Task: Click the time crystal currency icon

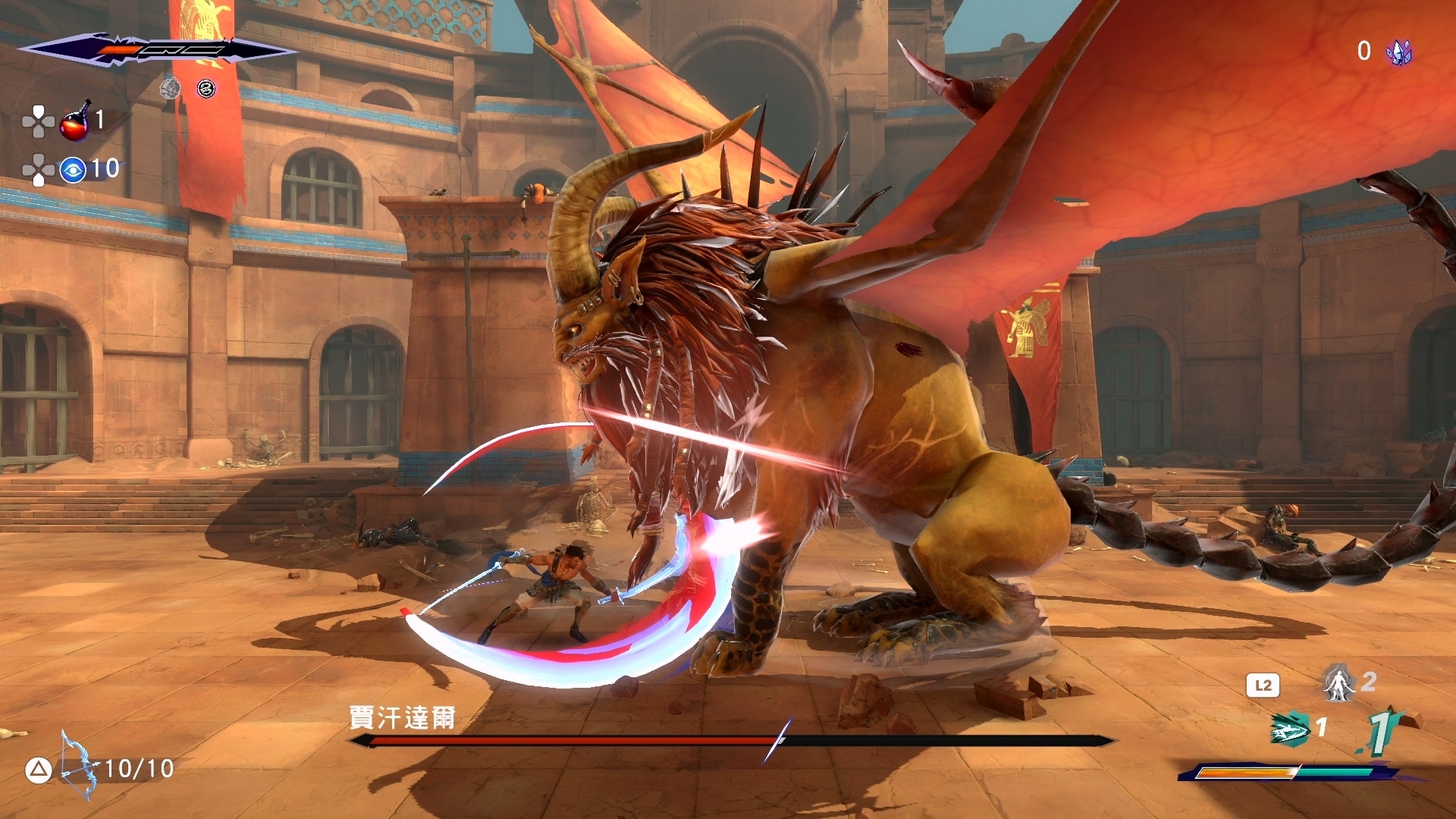Action: pos(1399,52)
